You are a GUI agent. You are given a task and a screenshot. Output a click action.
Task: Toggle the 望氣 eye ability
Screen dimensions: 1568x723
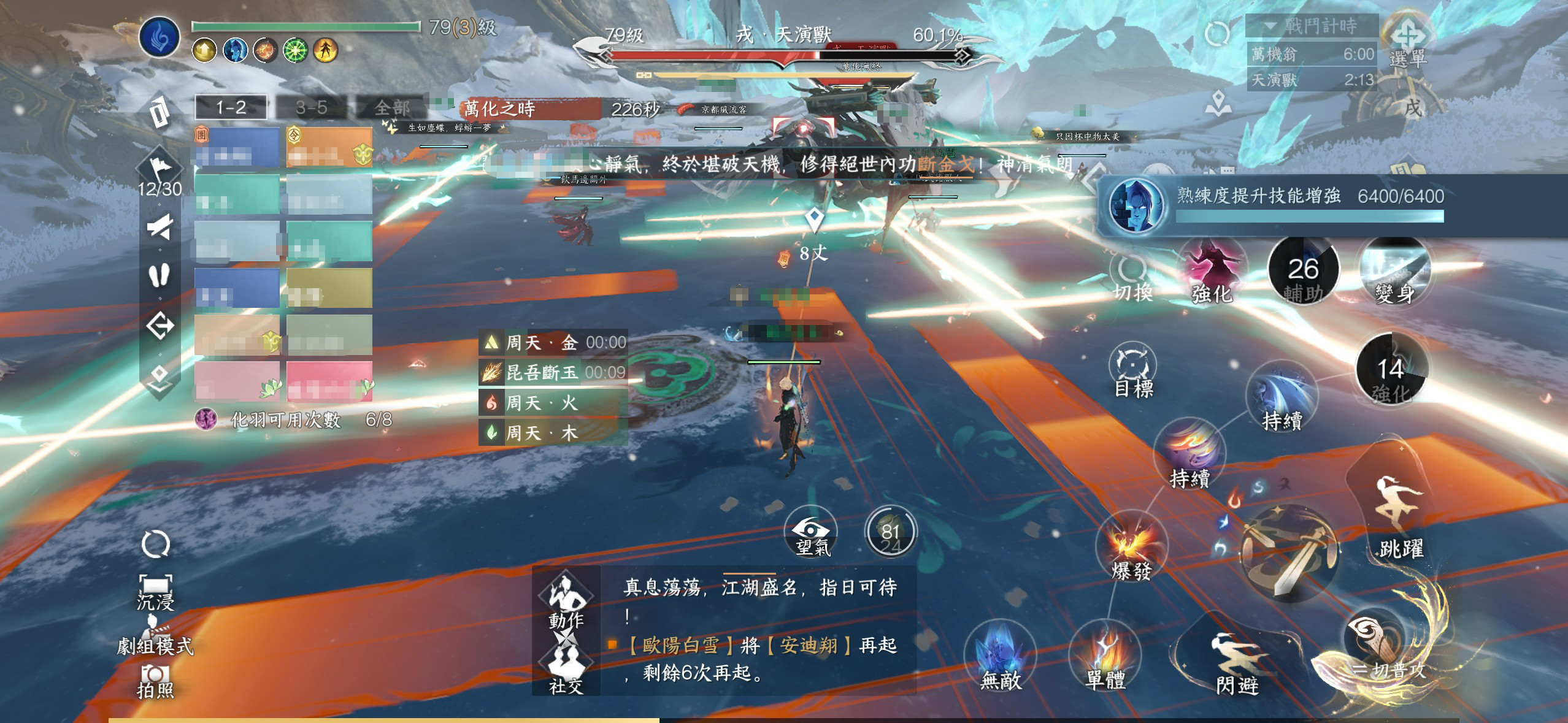[812, 533]
